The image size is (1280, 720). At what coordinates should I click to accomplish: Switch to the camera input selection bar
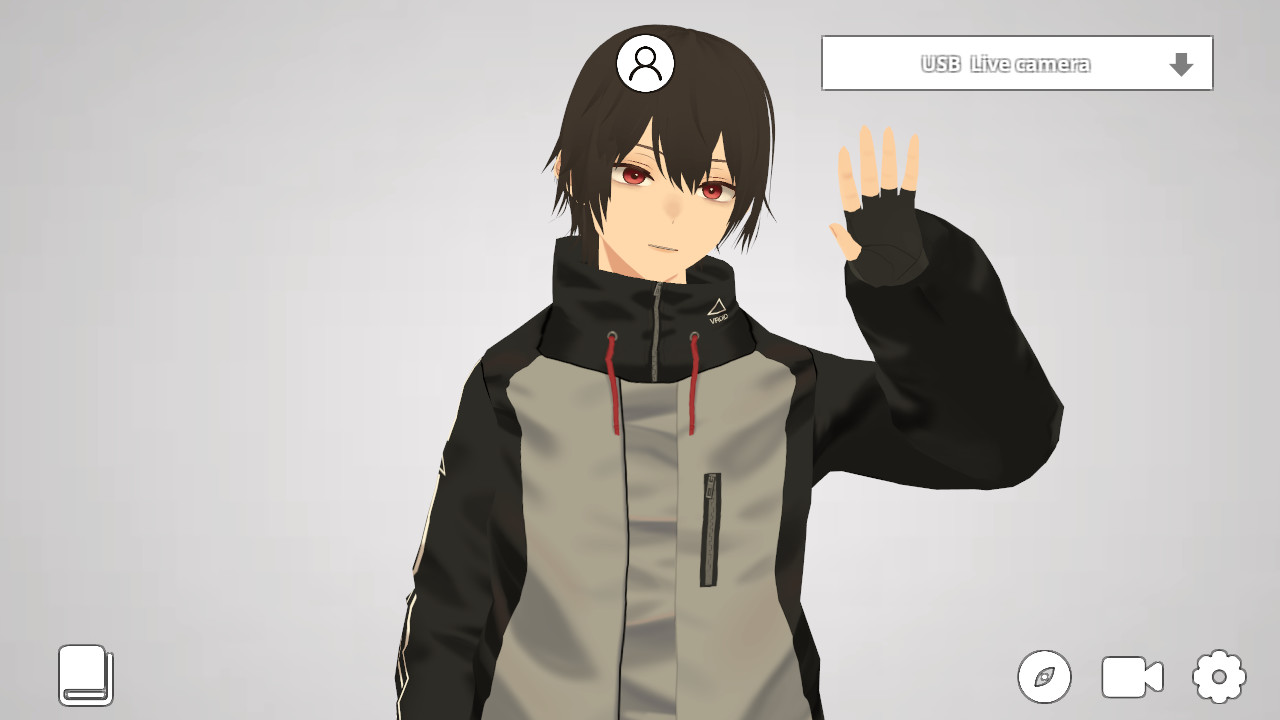(1017, 62)
